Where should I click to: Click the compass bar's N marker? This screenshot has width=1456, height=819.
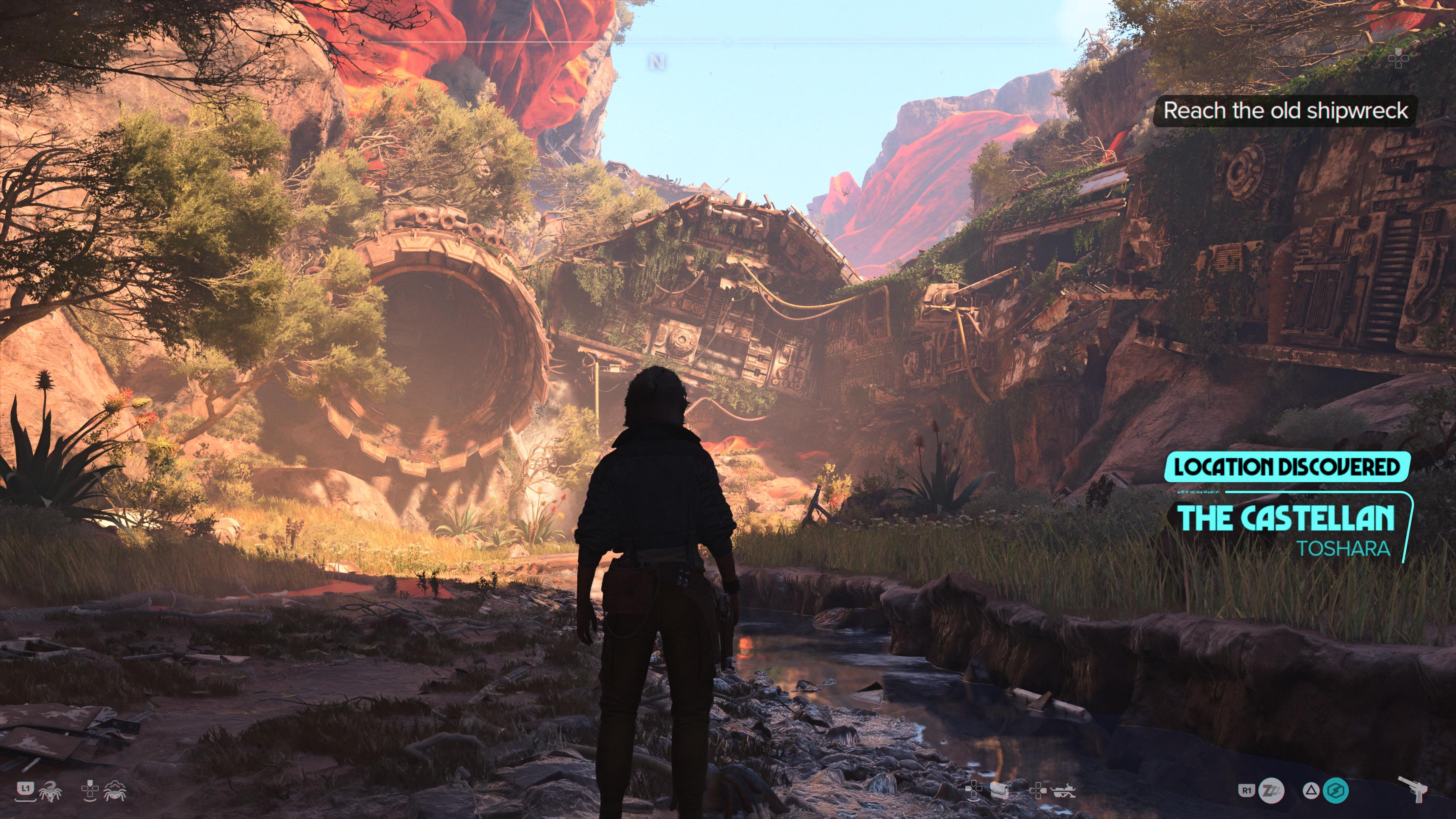[x=657, y=62]
